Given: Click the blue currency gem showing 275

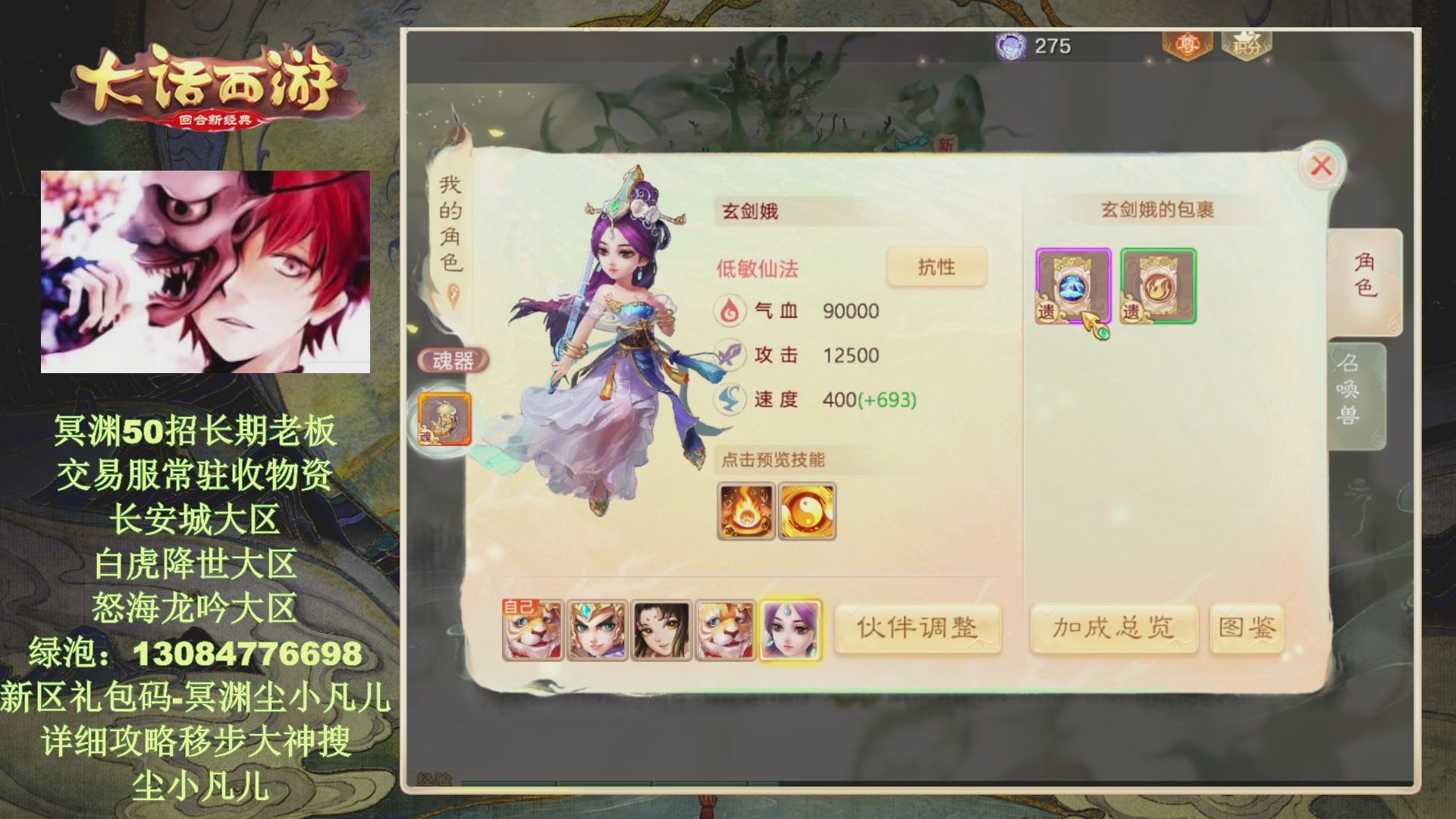Looking at the screenshot, I should (x=1012, y=45).
